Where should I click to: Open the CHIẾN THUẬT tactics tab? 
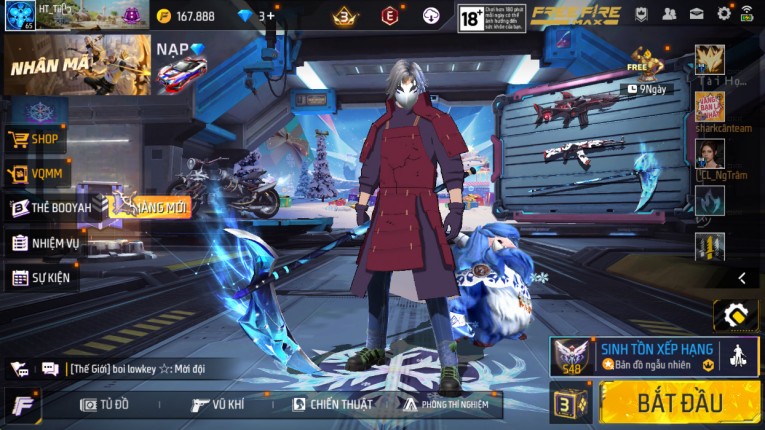333,404
